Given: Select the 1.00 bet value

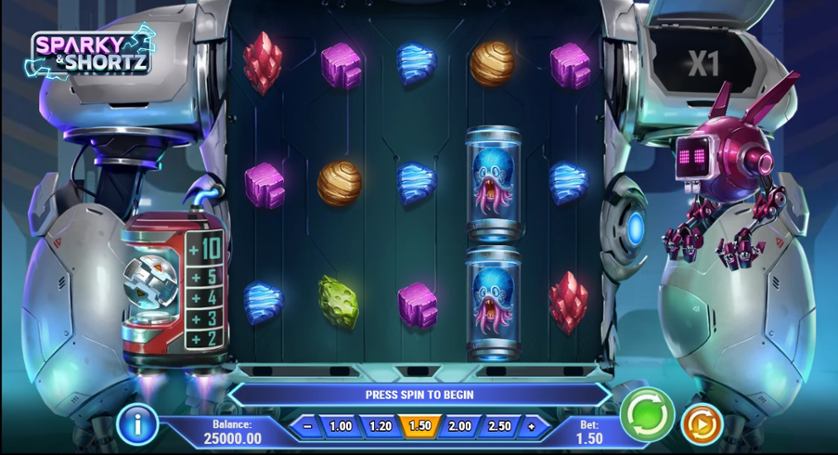Looking at the screenshot, I should point(340,426).
